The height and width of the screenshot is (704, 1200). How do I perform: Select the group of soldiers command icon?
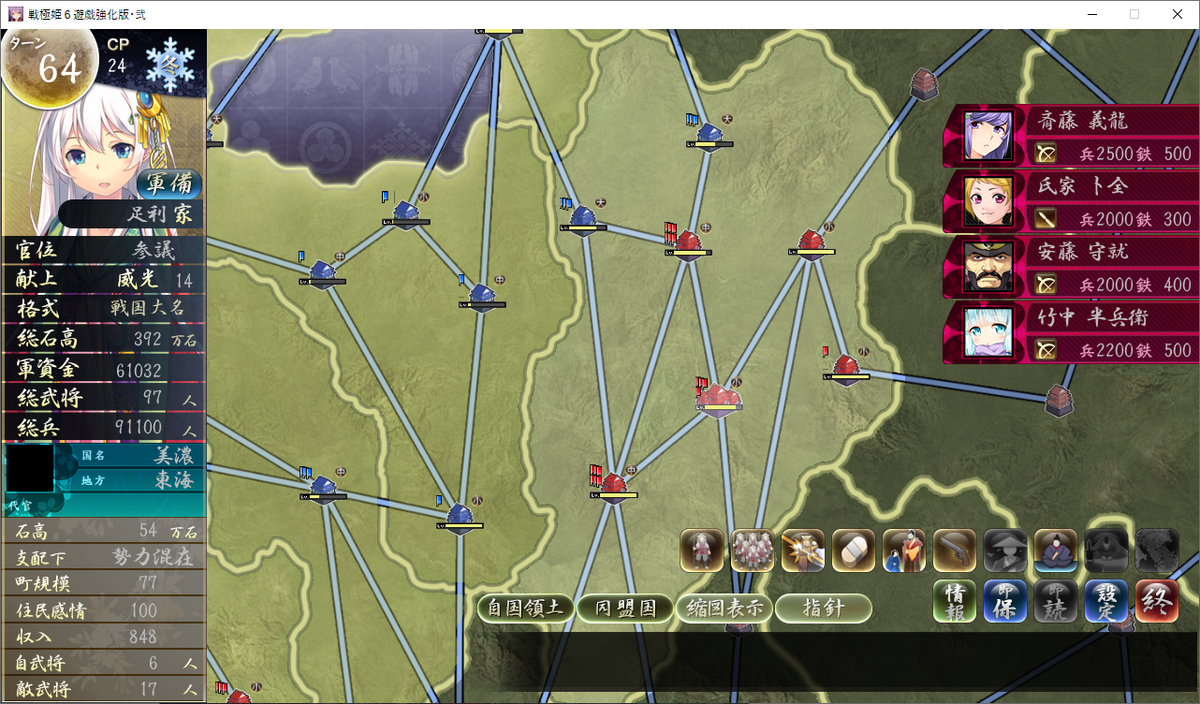click(x=752, y=551)
